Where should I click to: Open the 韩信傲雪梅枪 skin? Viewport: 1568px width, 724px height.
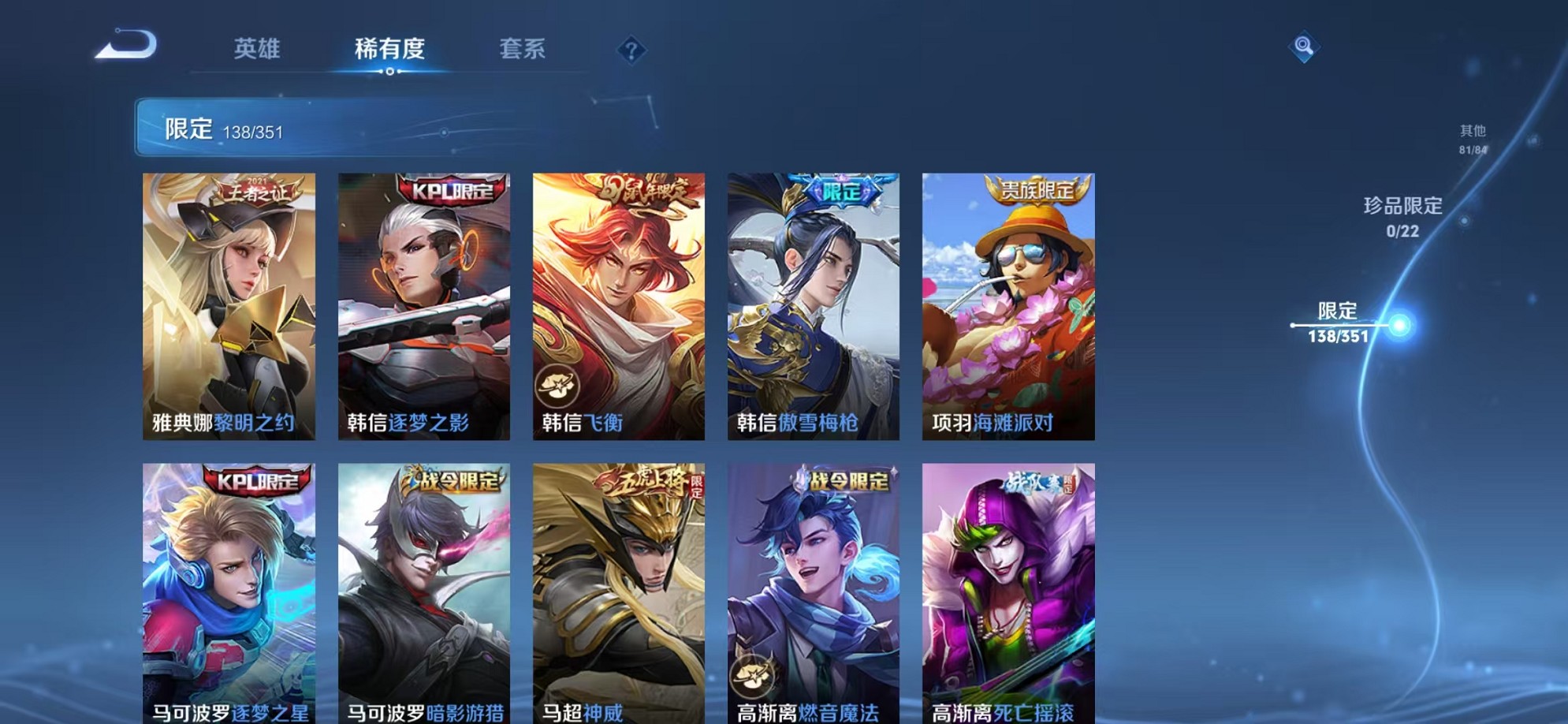point(812,304)
